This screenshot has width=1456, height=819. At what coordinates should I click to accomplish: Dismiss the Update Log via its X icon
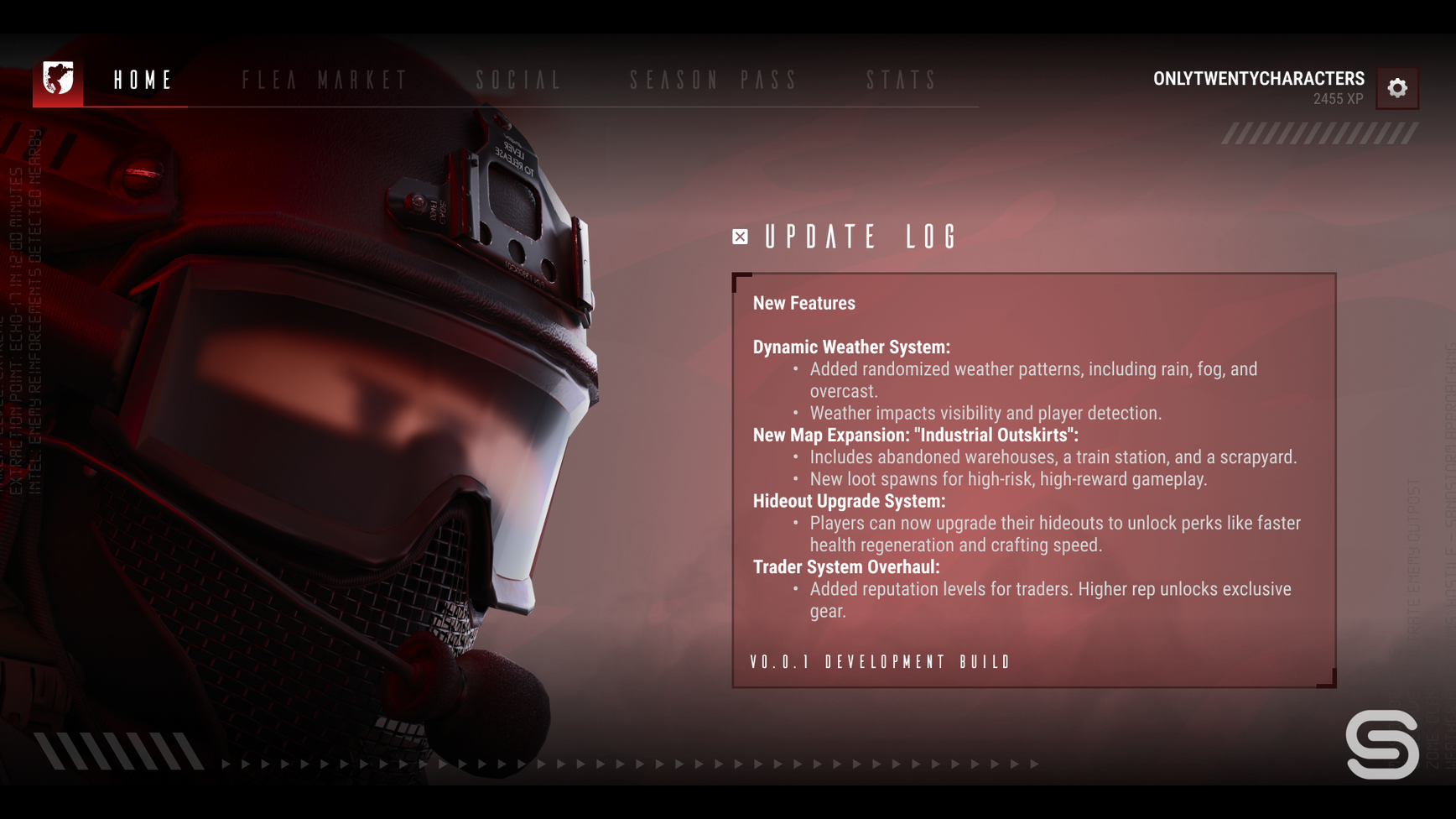point(739,237)
